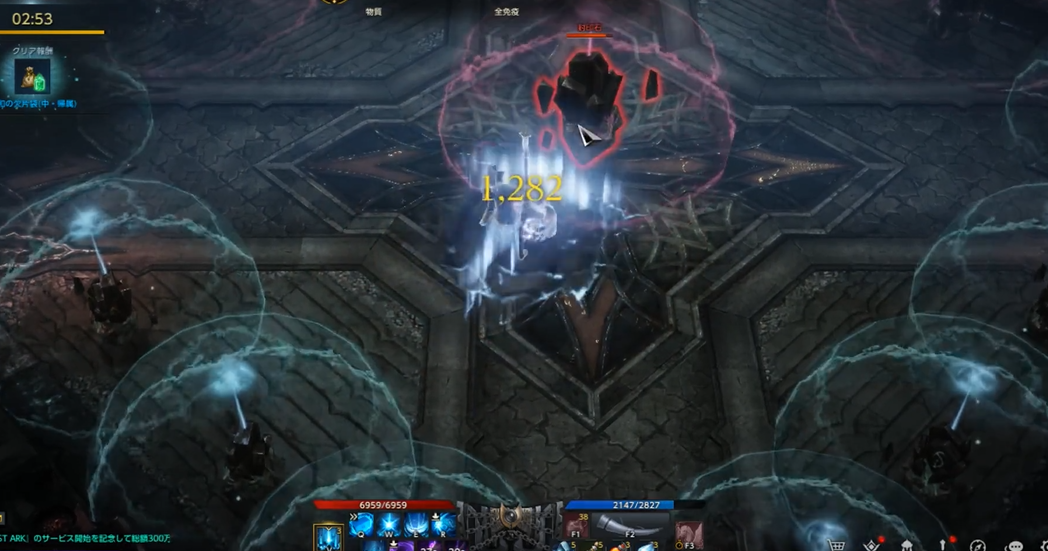Trigger the R skill on the hotbar
The height and width of the screenshot is (551, 1048).
pos(443,525)
